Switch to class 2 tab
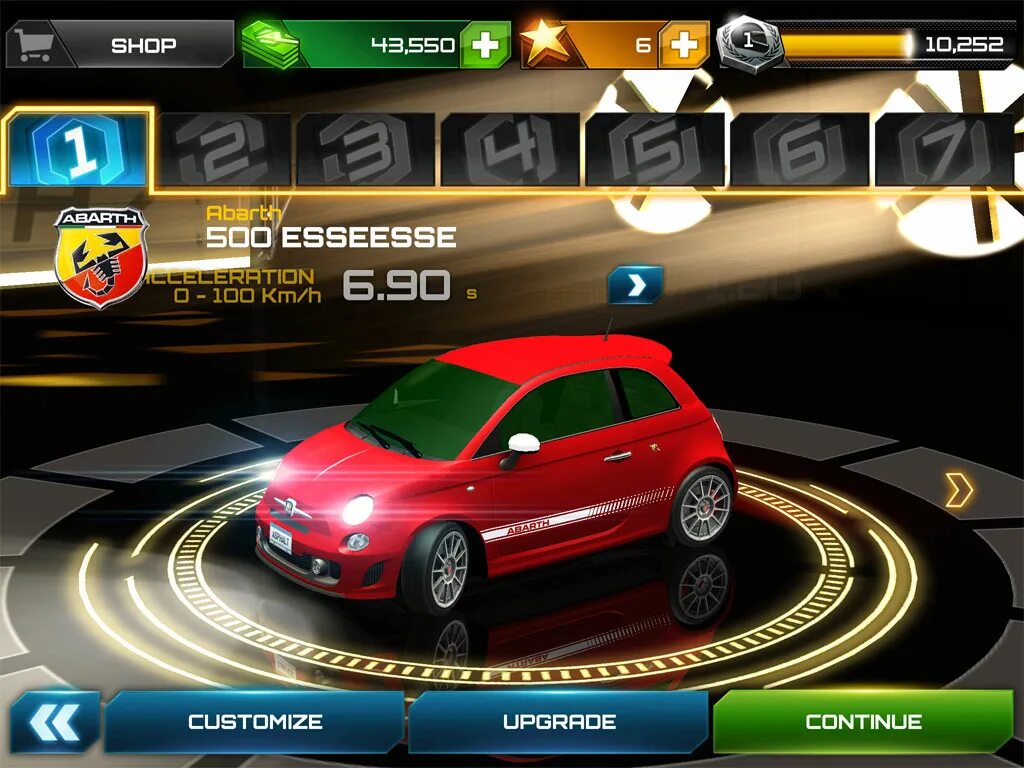Screen dimensions: 1024x768 [x=224, y=150]
